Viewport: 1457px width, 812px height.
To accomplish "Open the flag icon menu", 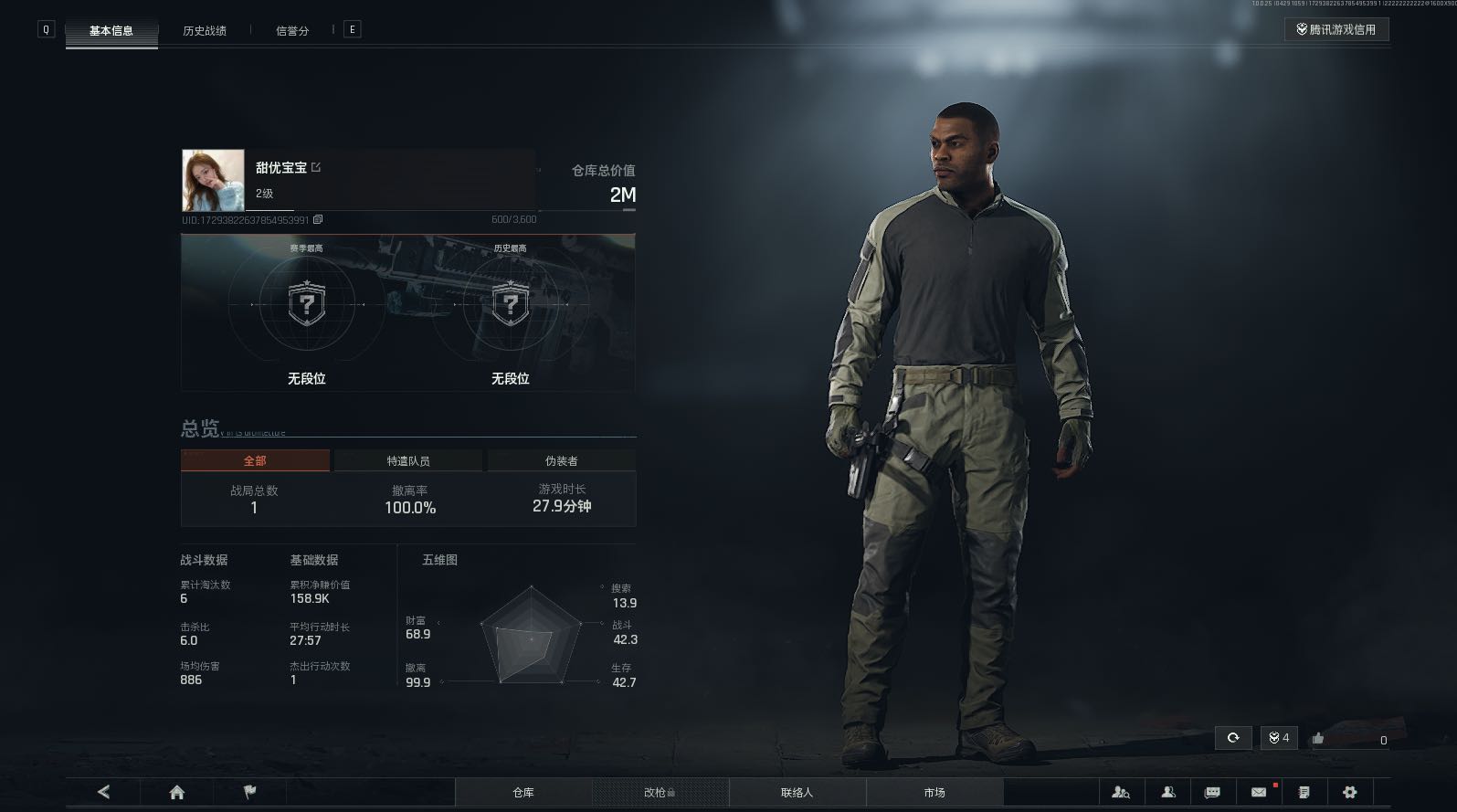I will (x=249, y=792).
